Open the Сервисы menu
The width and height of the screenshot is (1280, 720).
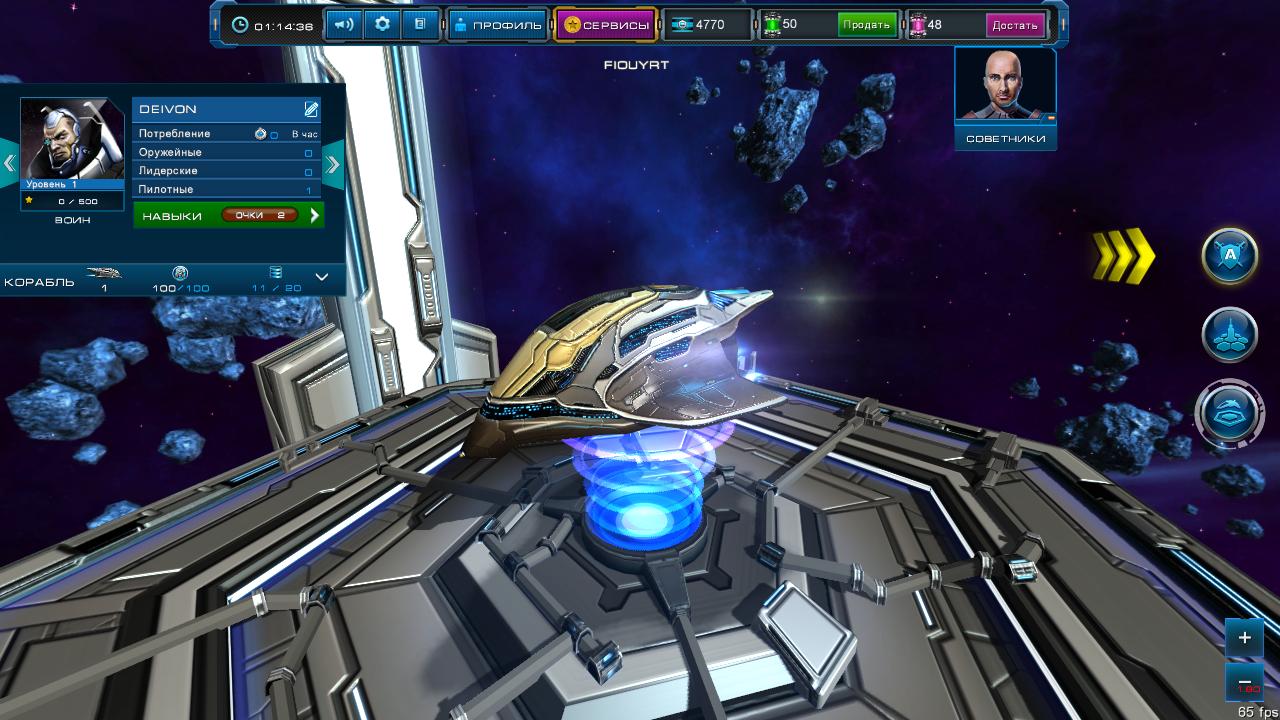tap(606, 25)
